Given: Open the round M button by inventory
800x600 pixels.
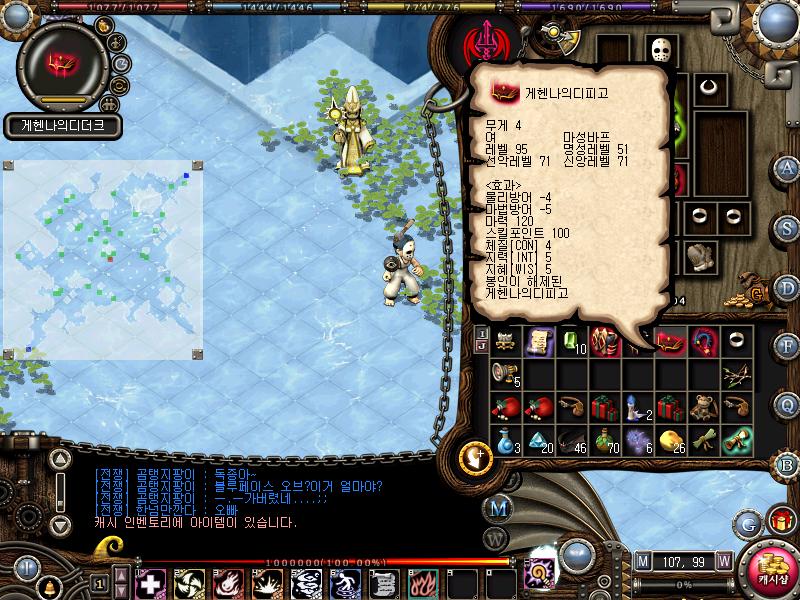Looking at the screenshot, I should 496,507.
